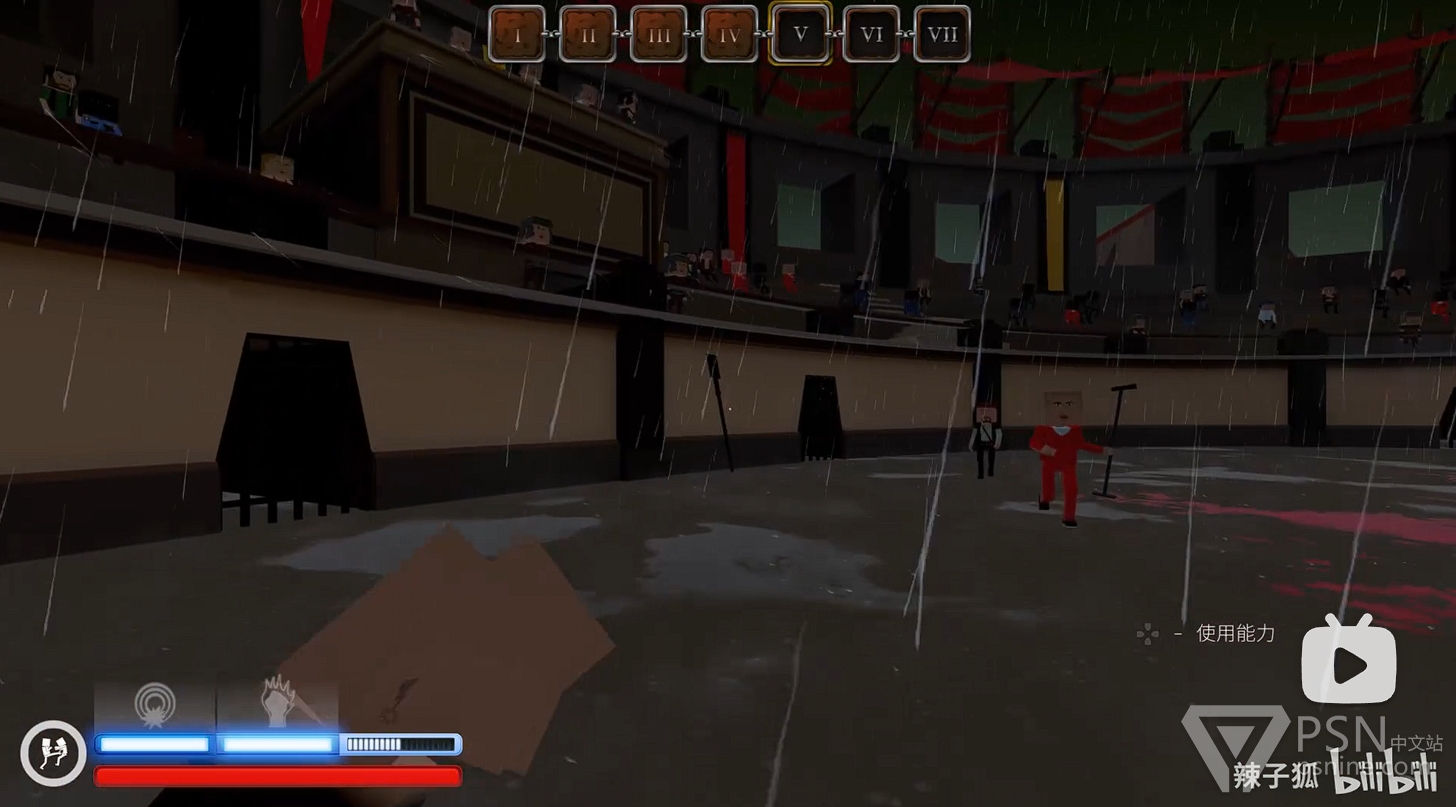Select round I tile in wave tracker

pos(517,35)
